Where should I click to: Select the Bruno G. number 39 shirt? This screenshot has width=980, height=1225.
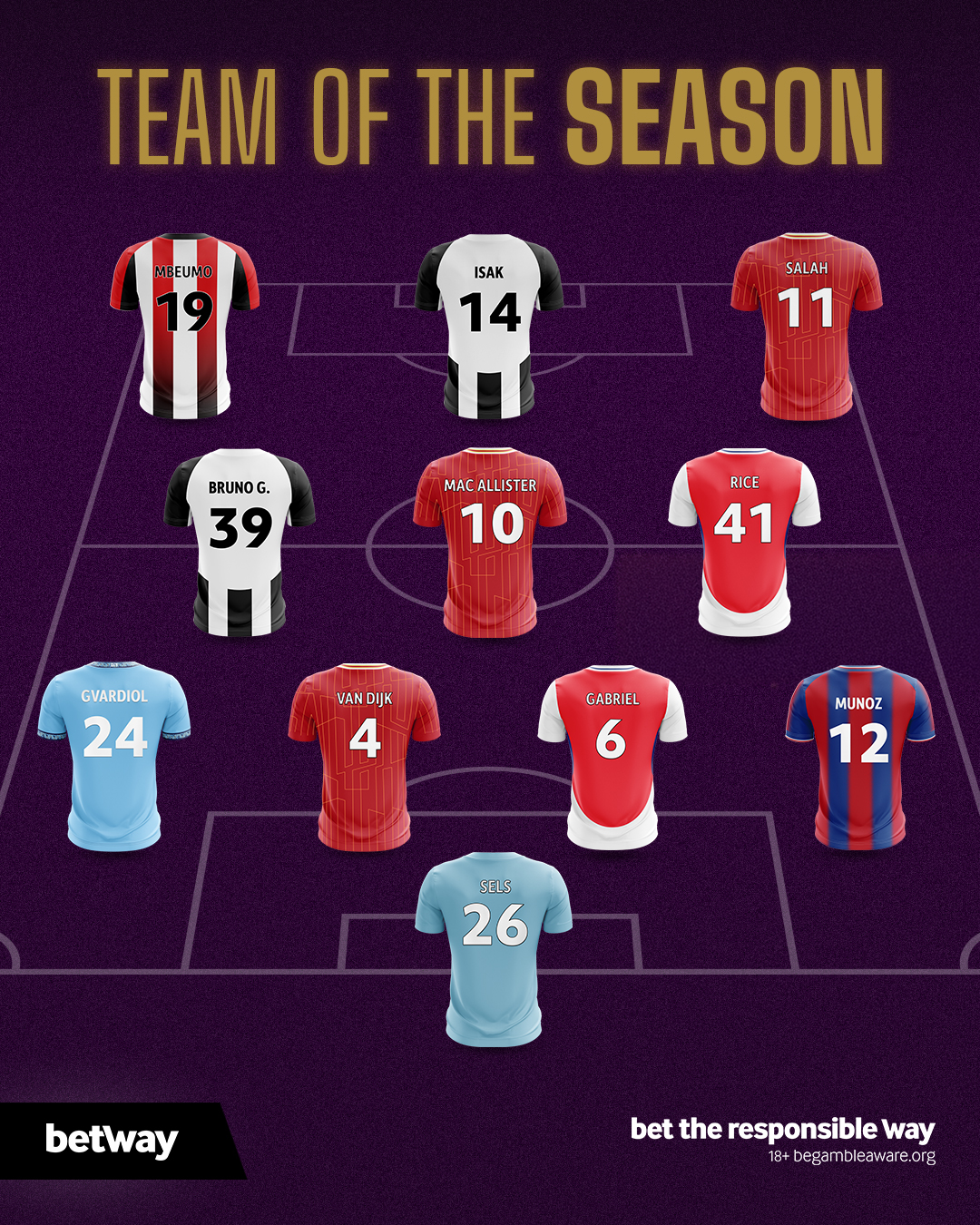(x=240, y=542)
